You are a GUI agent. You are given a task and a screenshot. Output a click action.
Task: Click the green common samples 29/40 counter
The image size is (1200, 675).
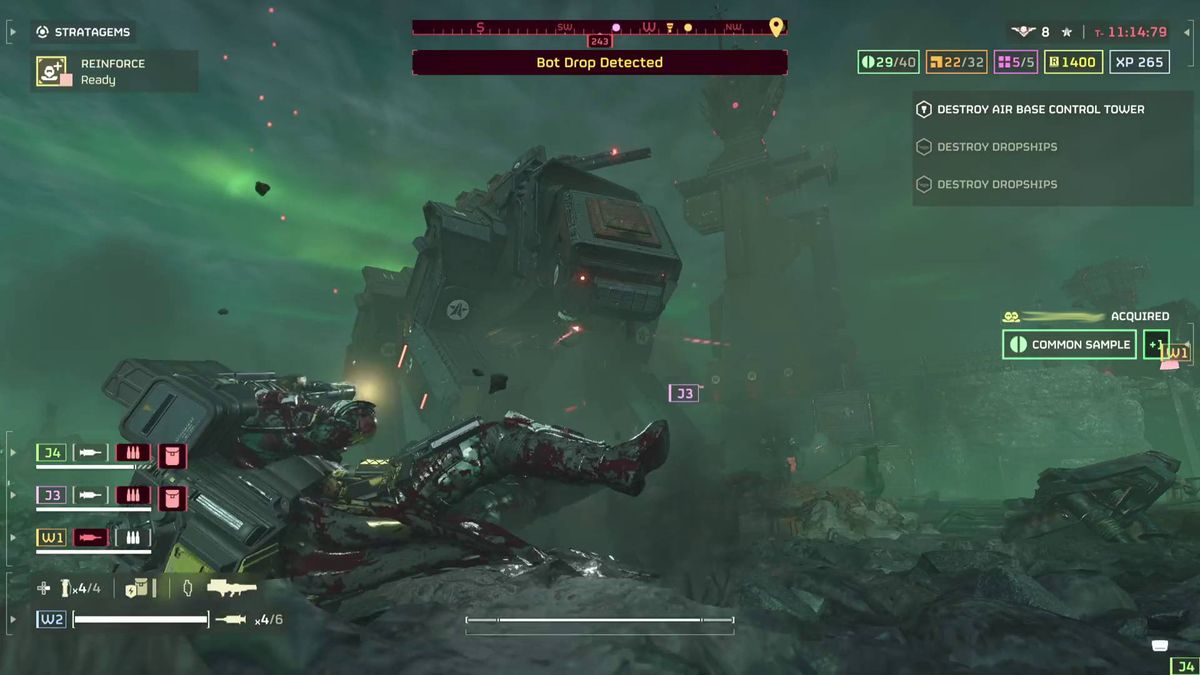pyautogui.click(x=887, y=62)
